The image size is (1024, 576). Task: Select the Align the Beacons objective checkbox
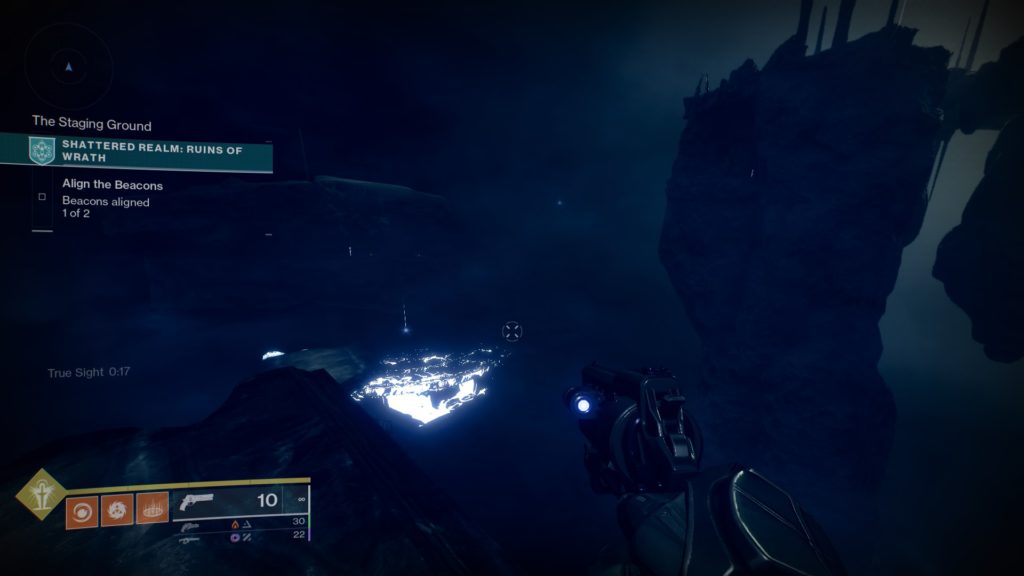(x=42, y=197)
